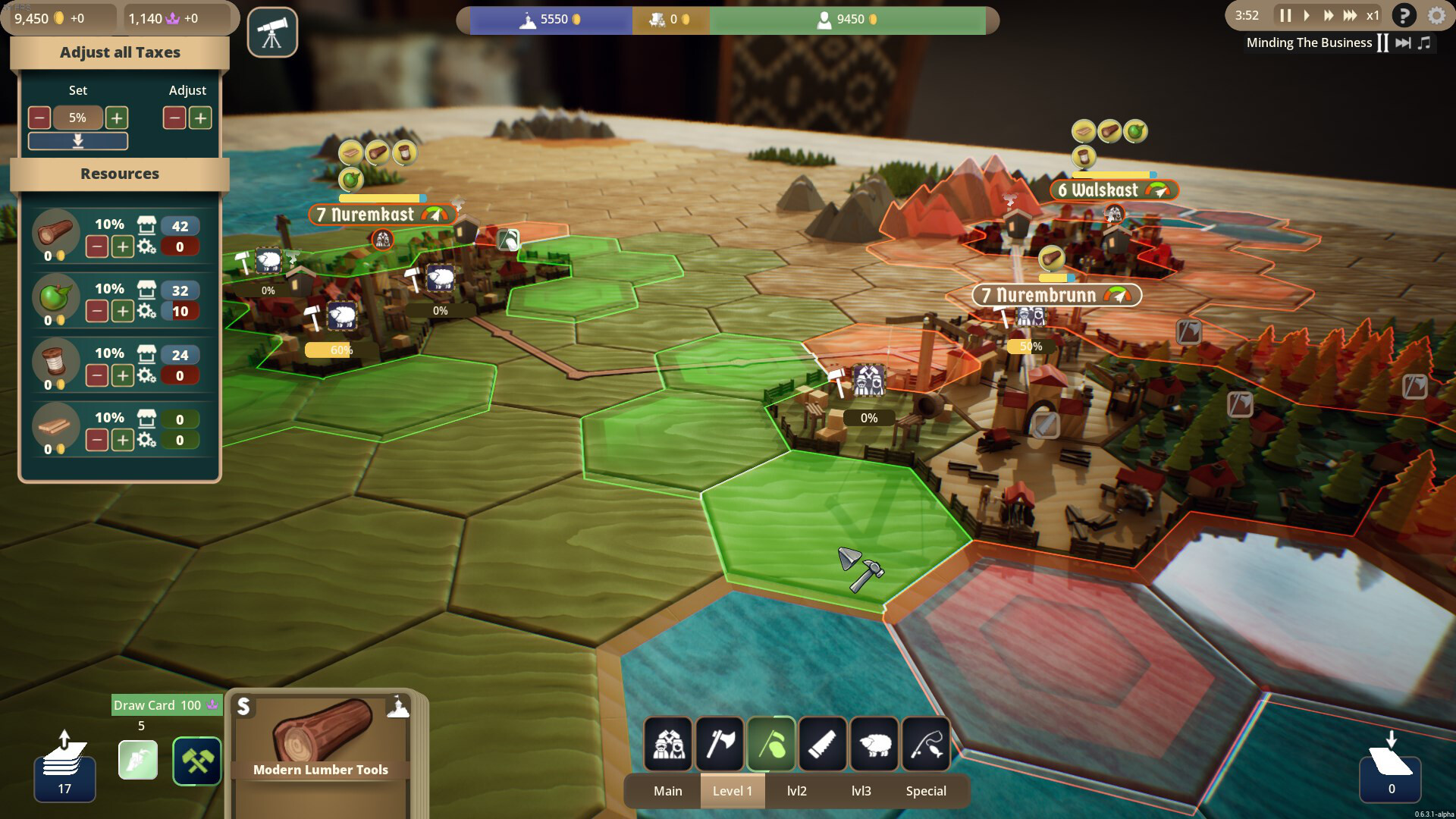Apply the set tax with down arrow
This screenshot has width=1456, height=819.
point(77,141)
